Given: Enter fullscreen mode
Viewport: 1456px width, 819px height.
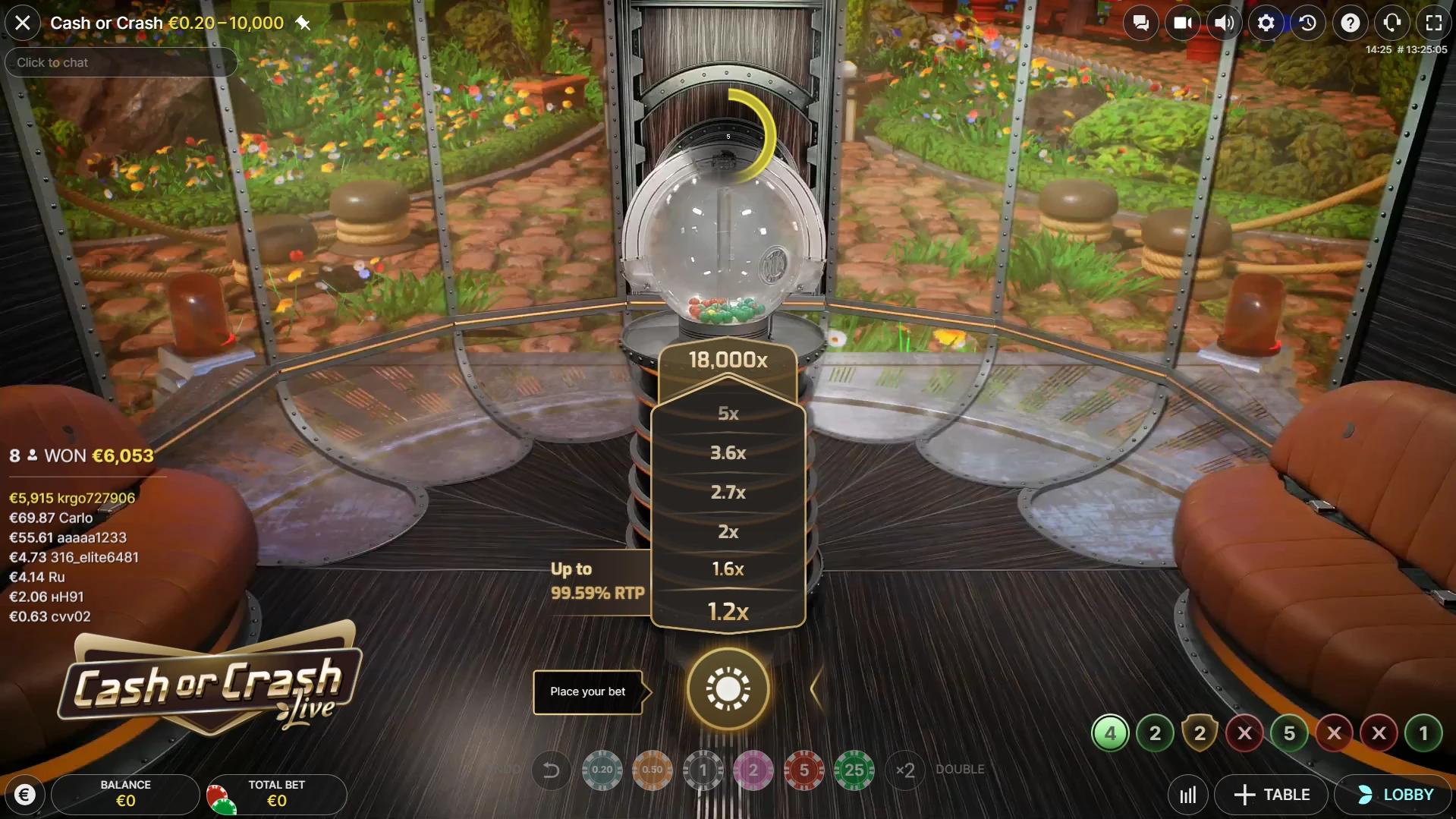Looking at the screenshot, I should click(1433, 23).
